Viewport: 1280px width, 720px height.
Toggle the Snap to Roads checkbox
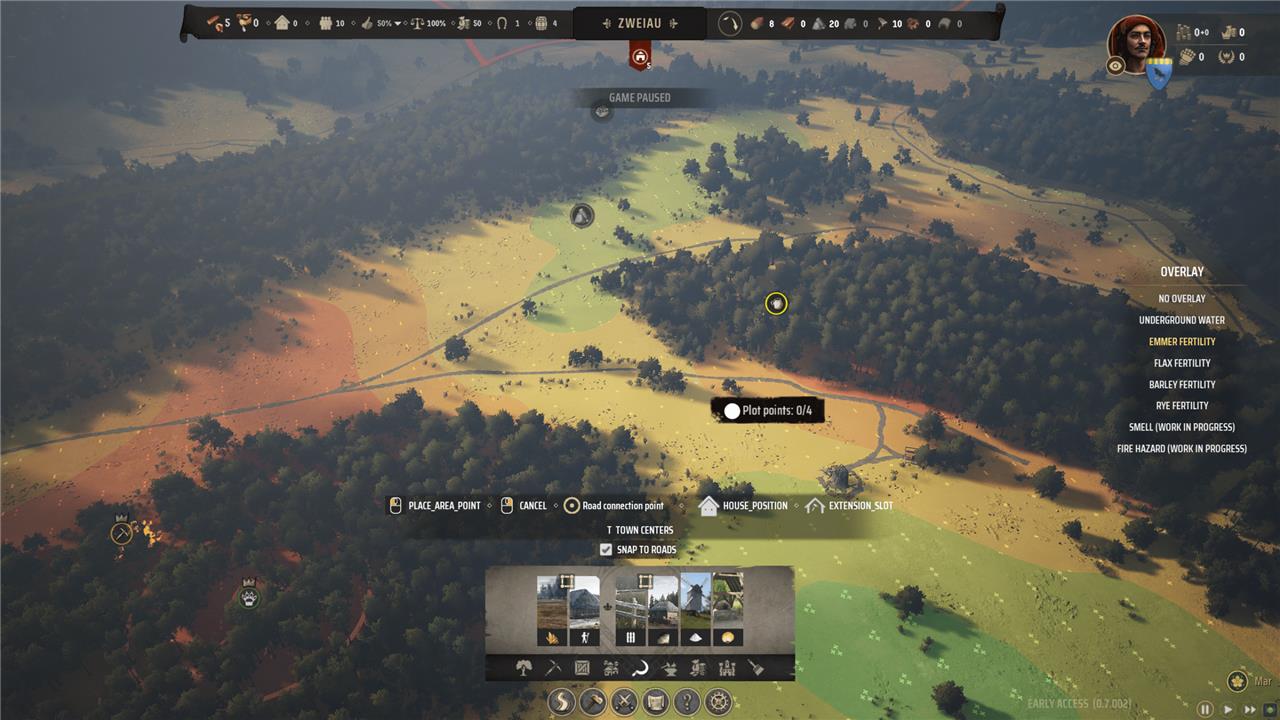click(x=606, y=550)
